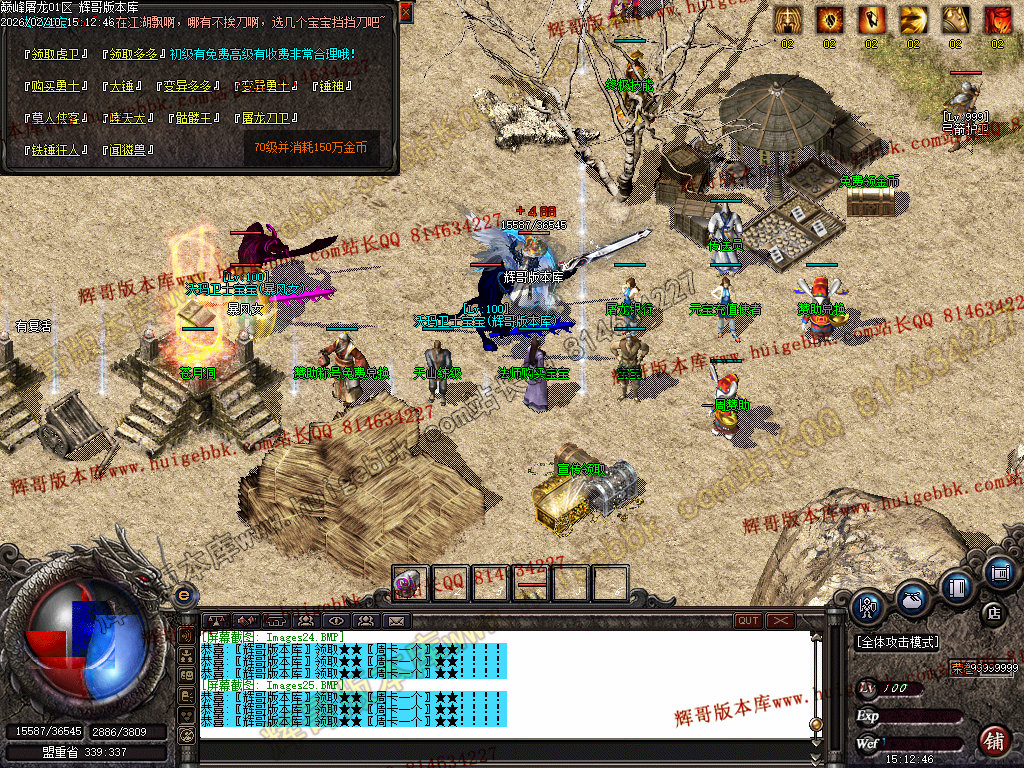Click the QUT button above the chat
Screen dimensions: 1024x768
(x=748, y=621)
